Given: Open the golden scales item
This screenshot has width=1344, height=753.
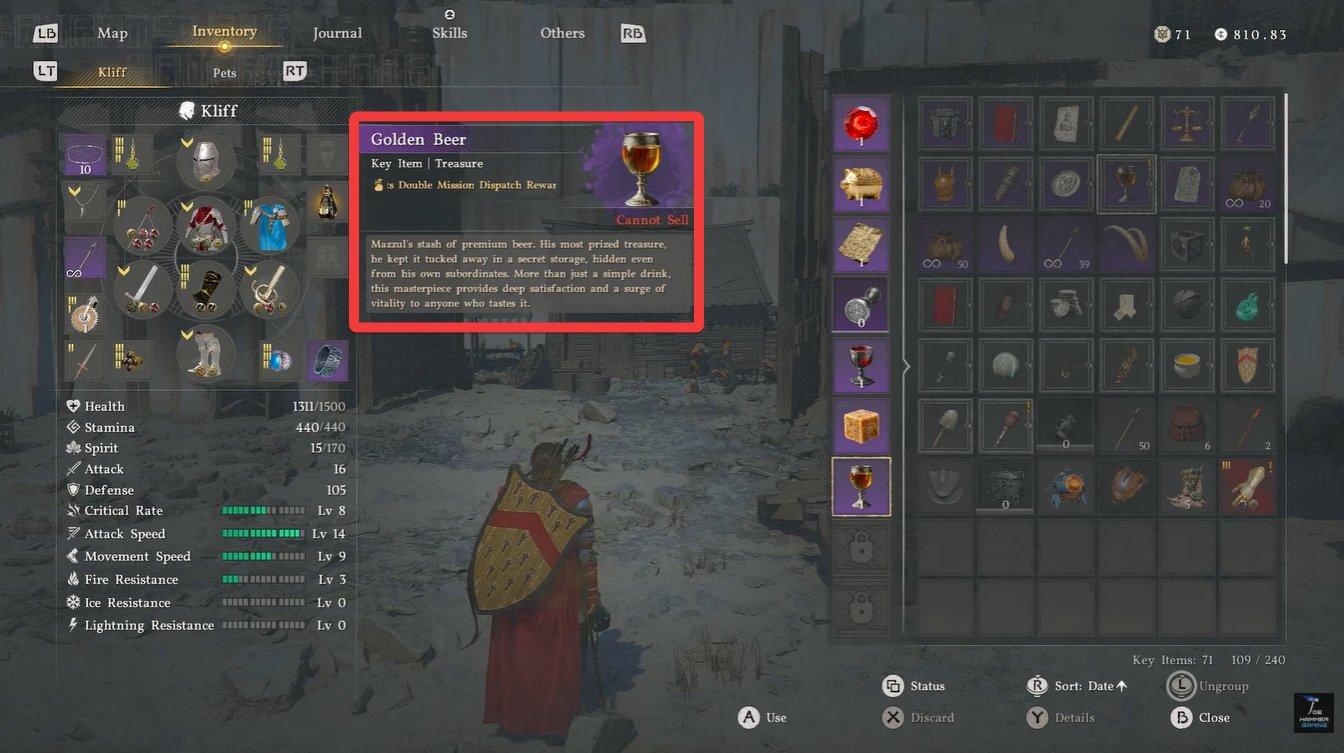Looking at the screenshot, I should 1186,122.
